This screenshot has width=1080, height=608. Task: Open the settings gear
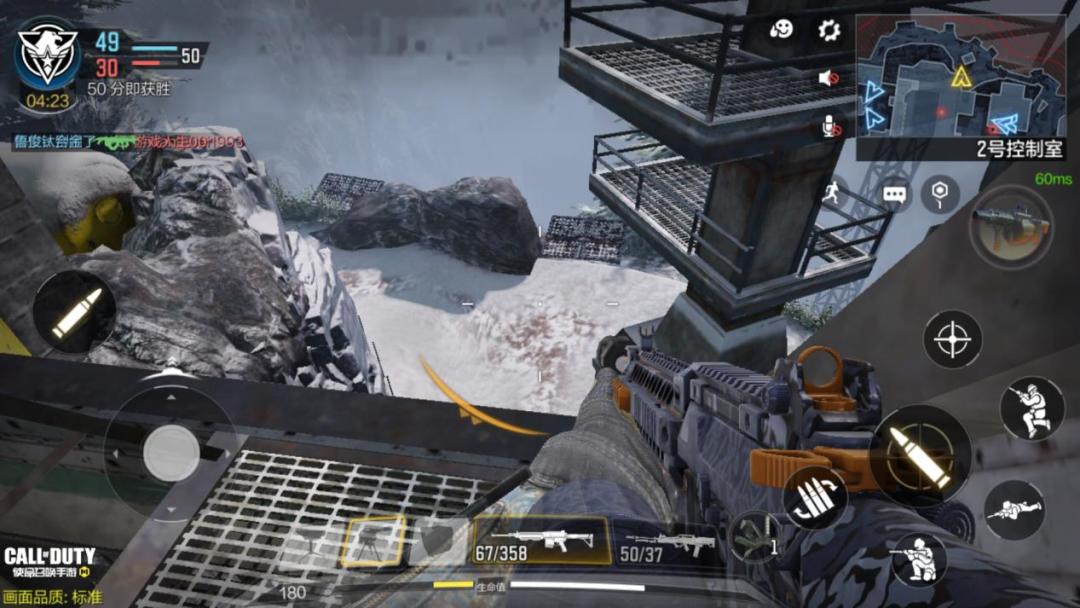tap(829, 30)
